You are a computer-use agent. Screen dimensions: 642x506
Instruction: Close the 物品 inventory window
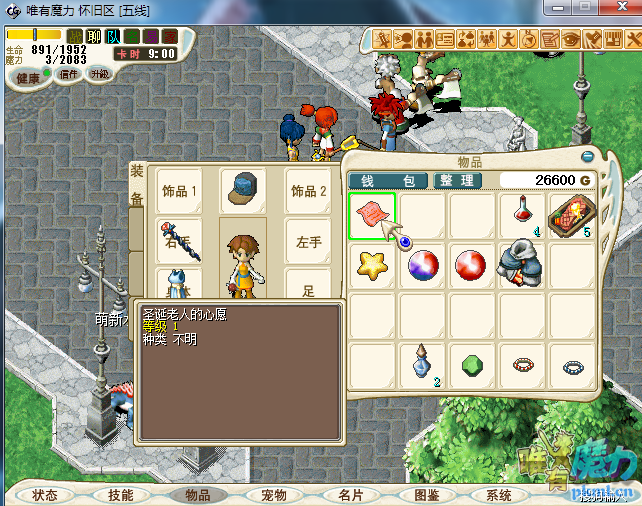point(588,157)
